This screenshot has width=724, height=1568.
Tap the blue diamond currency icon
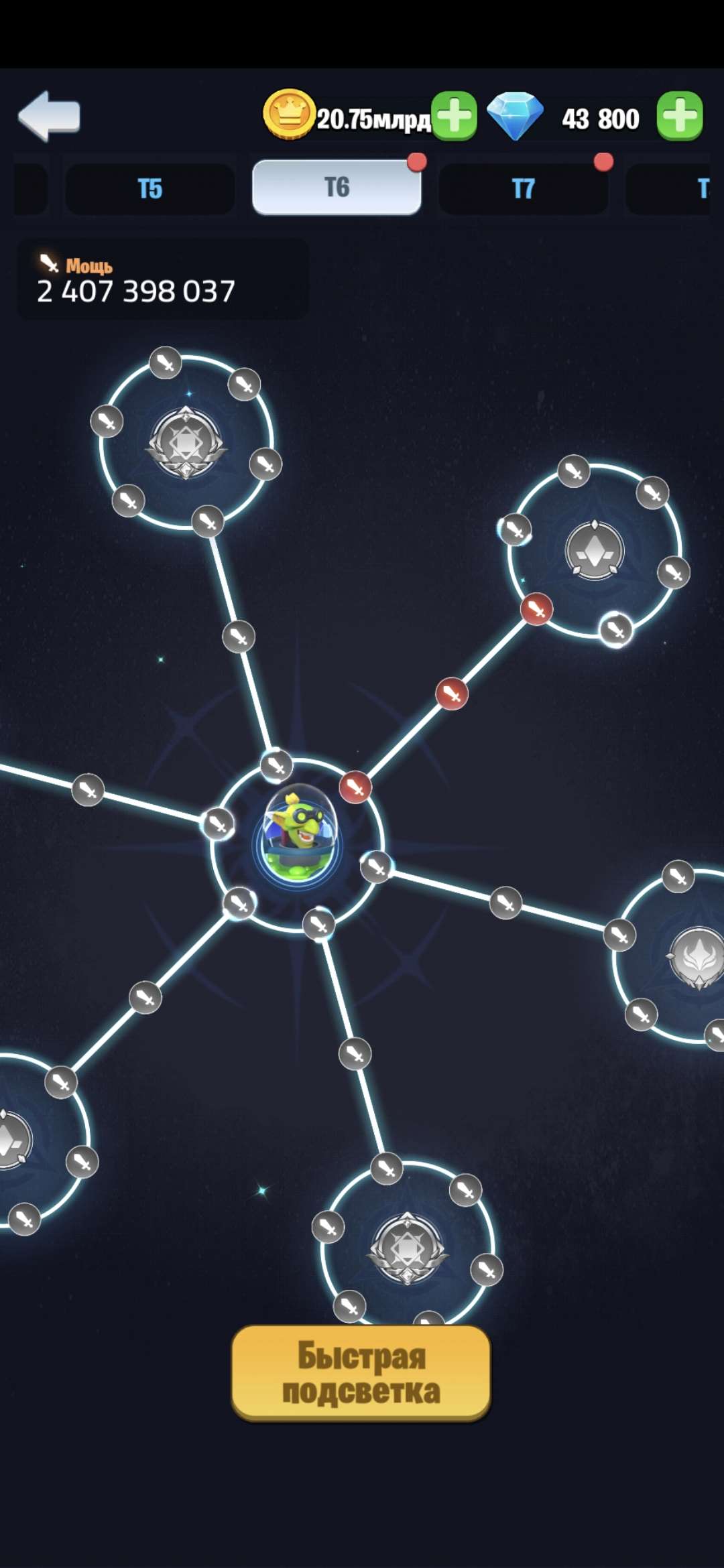click(515, 116)
